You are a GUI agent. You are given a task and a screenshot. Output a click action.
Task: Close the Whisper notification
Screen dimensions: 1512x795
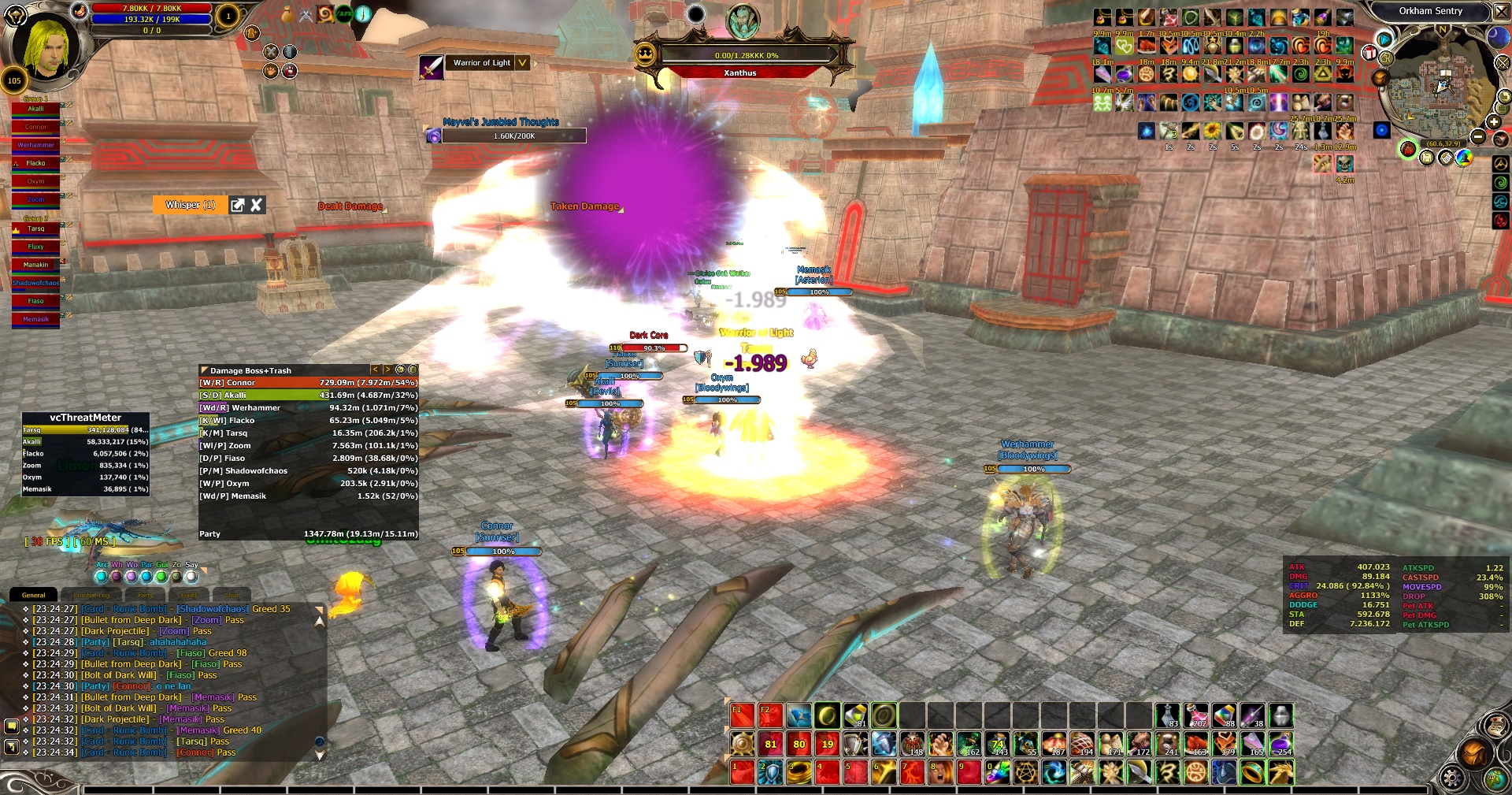(256, 205)
